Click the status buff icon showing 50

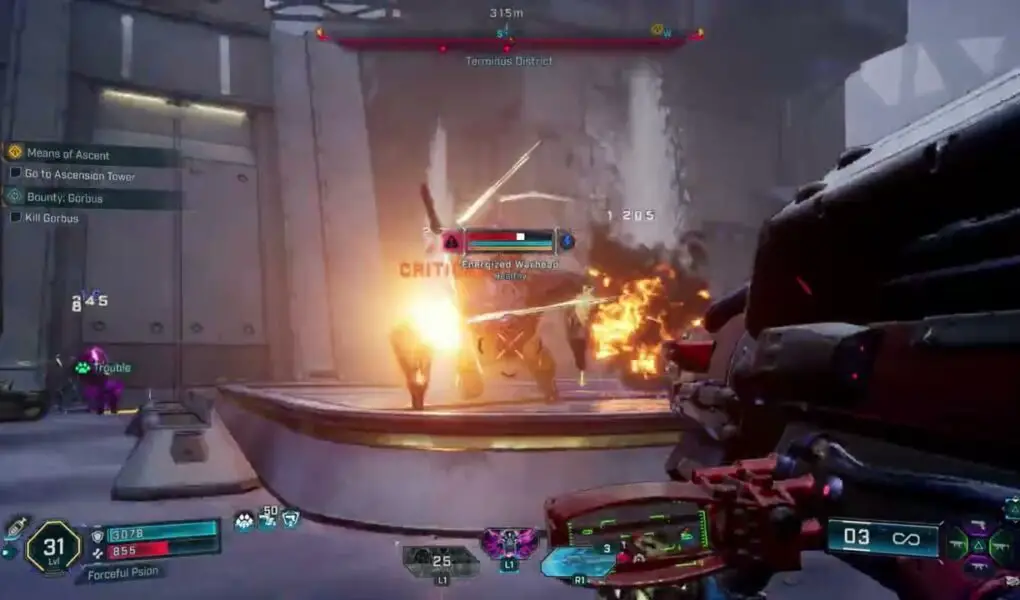click(269, 518)
